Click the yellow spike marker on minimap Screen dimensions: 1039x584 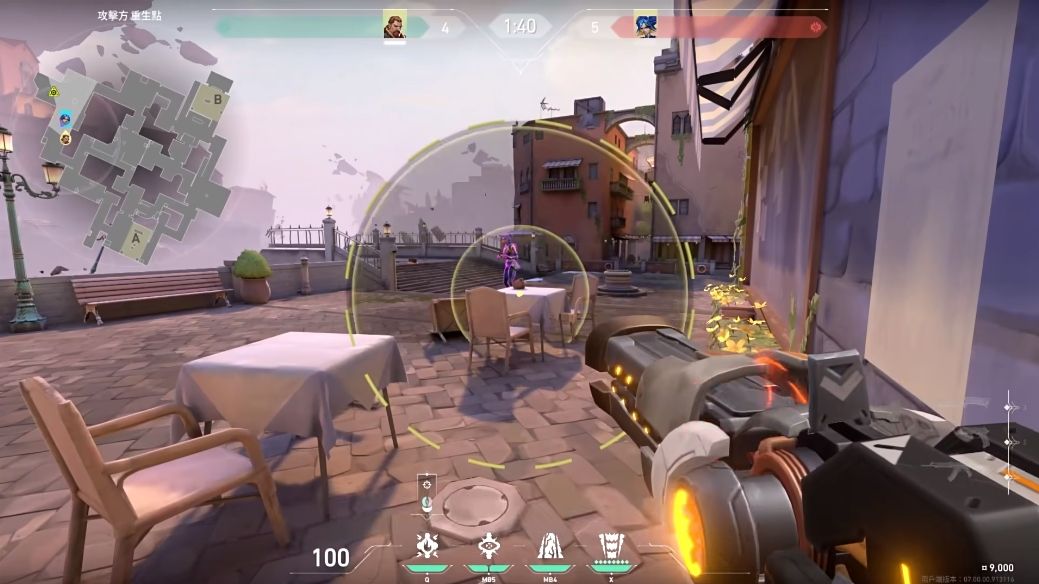point(54,92)
